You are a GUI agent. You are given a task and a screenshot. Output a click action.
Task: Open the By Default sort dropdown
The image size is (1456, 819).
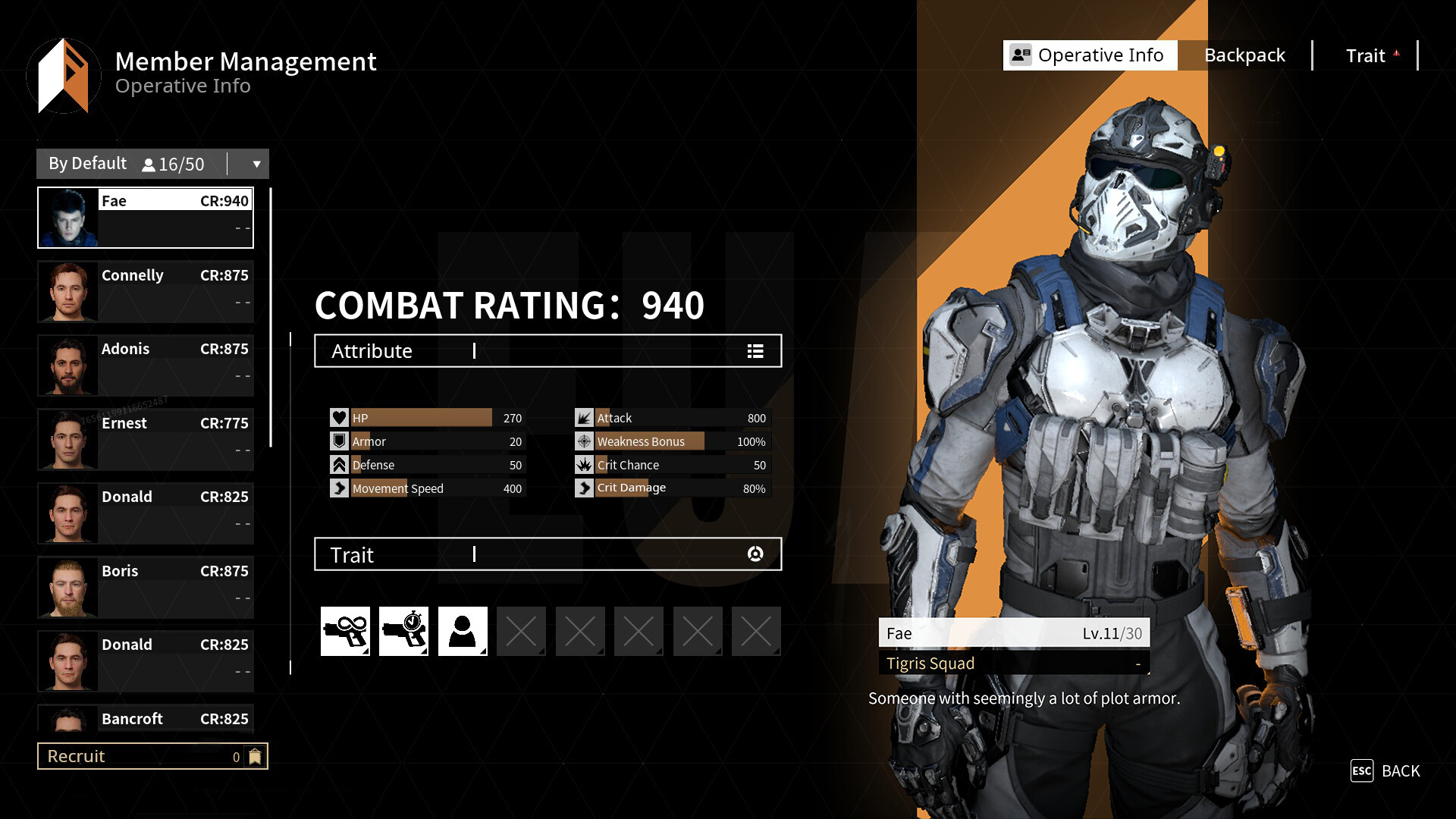pyautogui.click(x=256, y=164)
